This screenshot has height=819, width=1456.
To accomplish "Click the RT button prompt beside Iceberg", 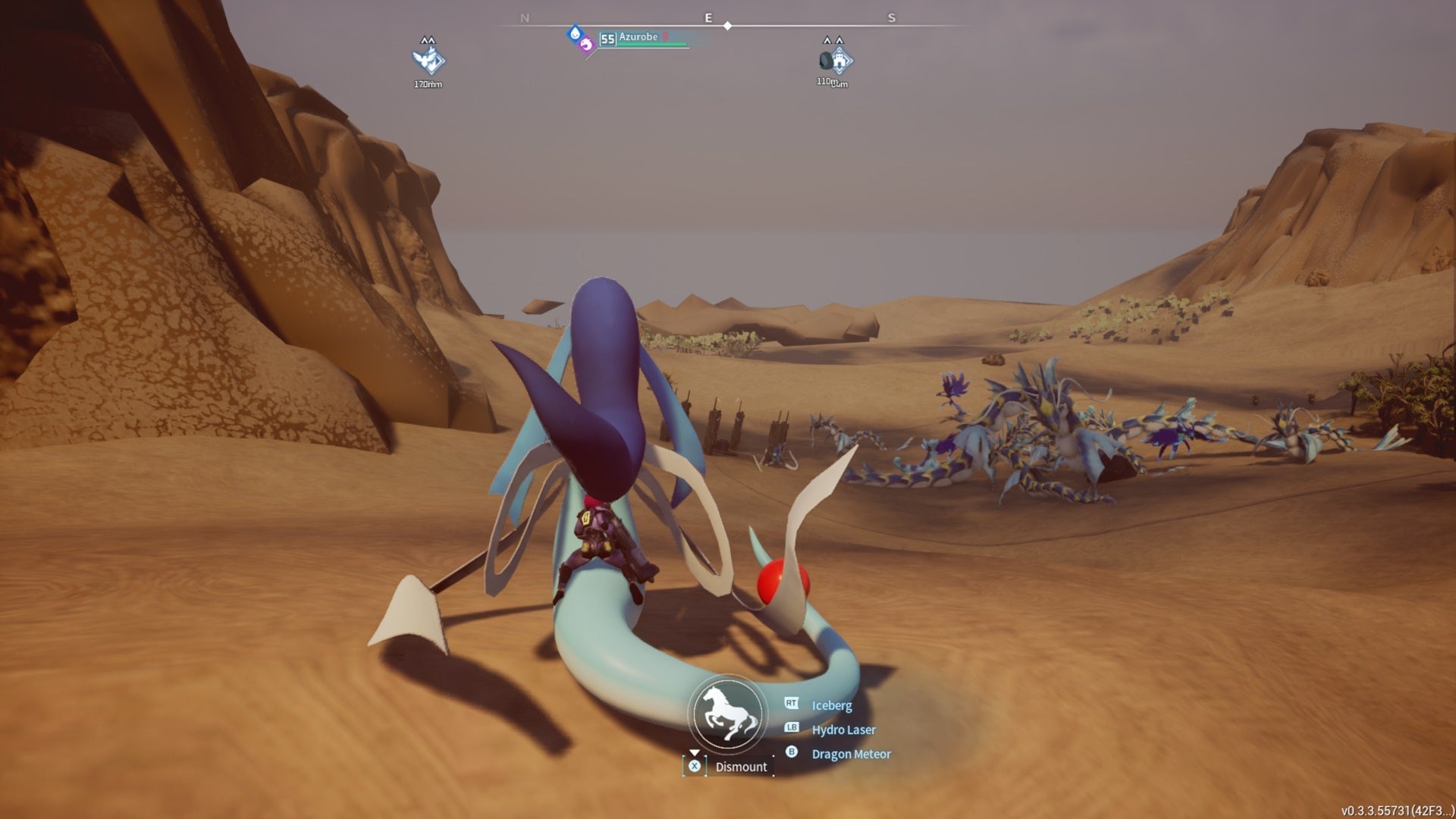I will (791, 705).
